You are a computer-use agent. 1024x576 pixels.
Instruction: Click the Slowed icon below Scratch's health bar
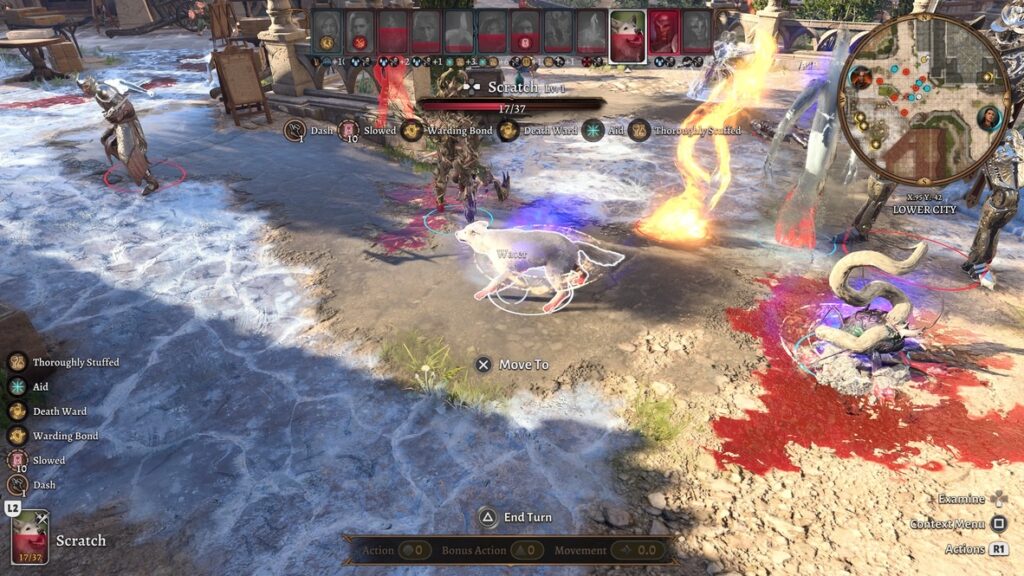(x=348, y=130)
